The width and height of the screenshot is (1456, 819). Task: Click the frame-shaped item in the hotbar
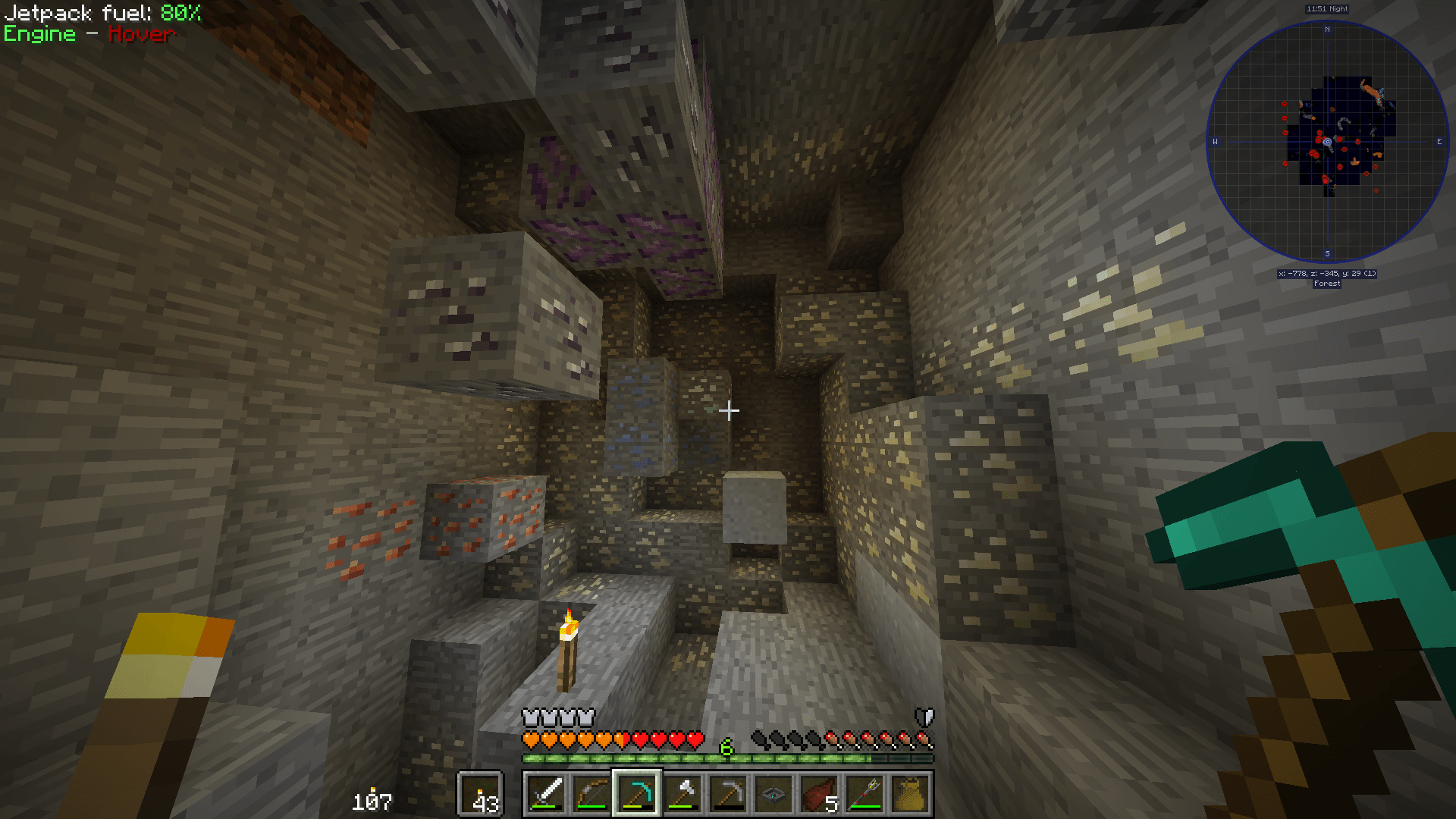[772, 795]
